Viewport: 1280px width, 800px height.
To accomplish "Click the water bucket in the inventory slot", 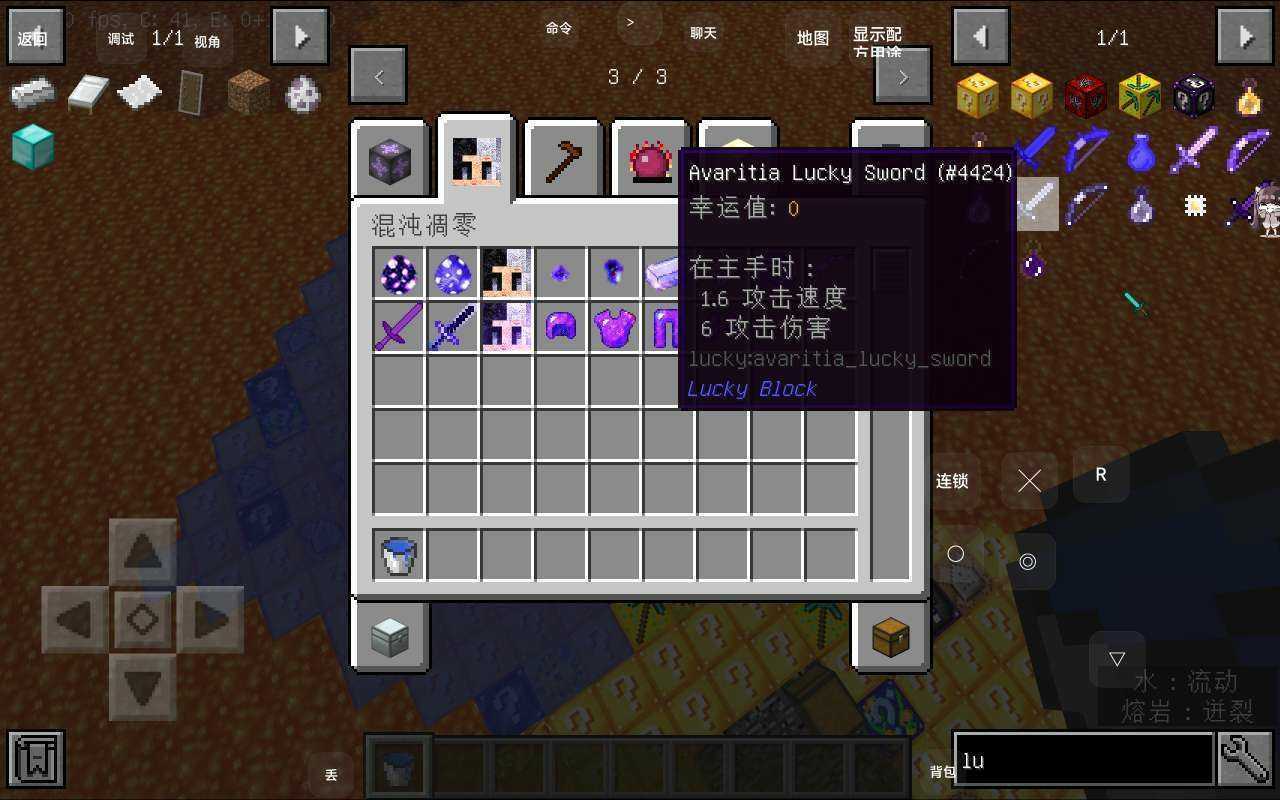I will 397,556.
